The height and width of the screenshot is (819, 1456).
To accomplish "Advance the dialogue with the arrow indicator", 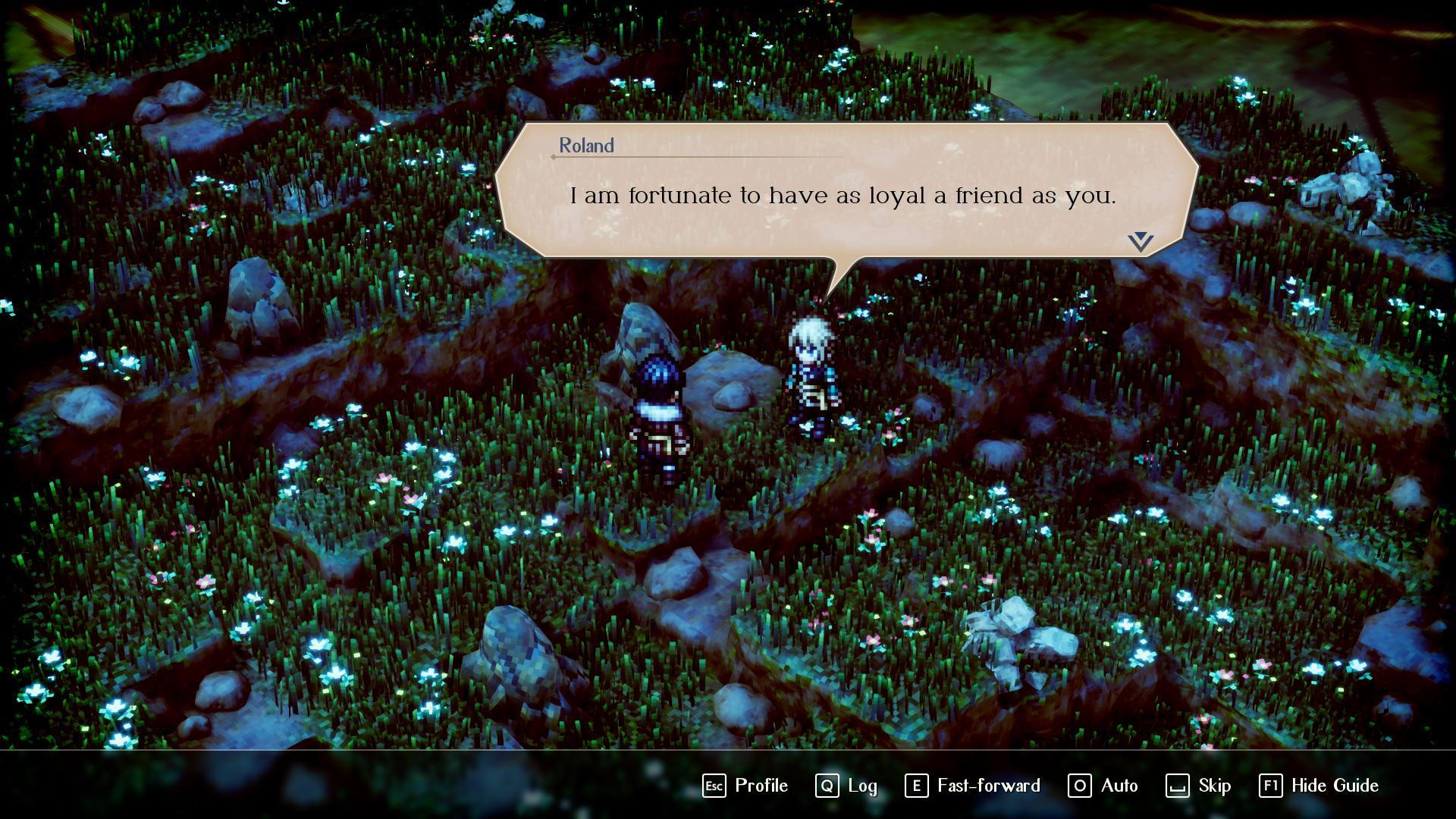I will point(1140,242).
